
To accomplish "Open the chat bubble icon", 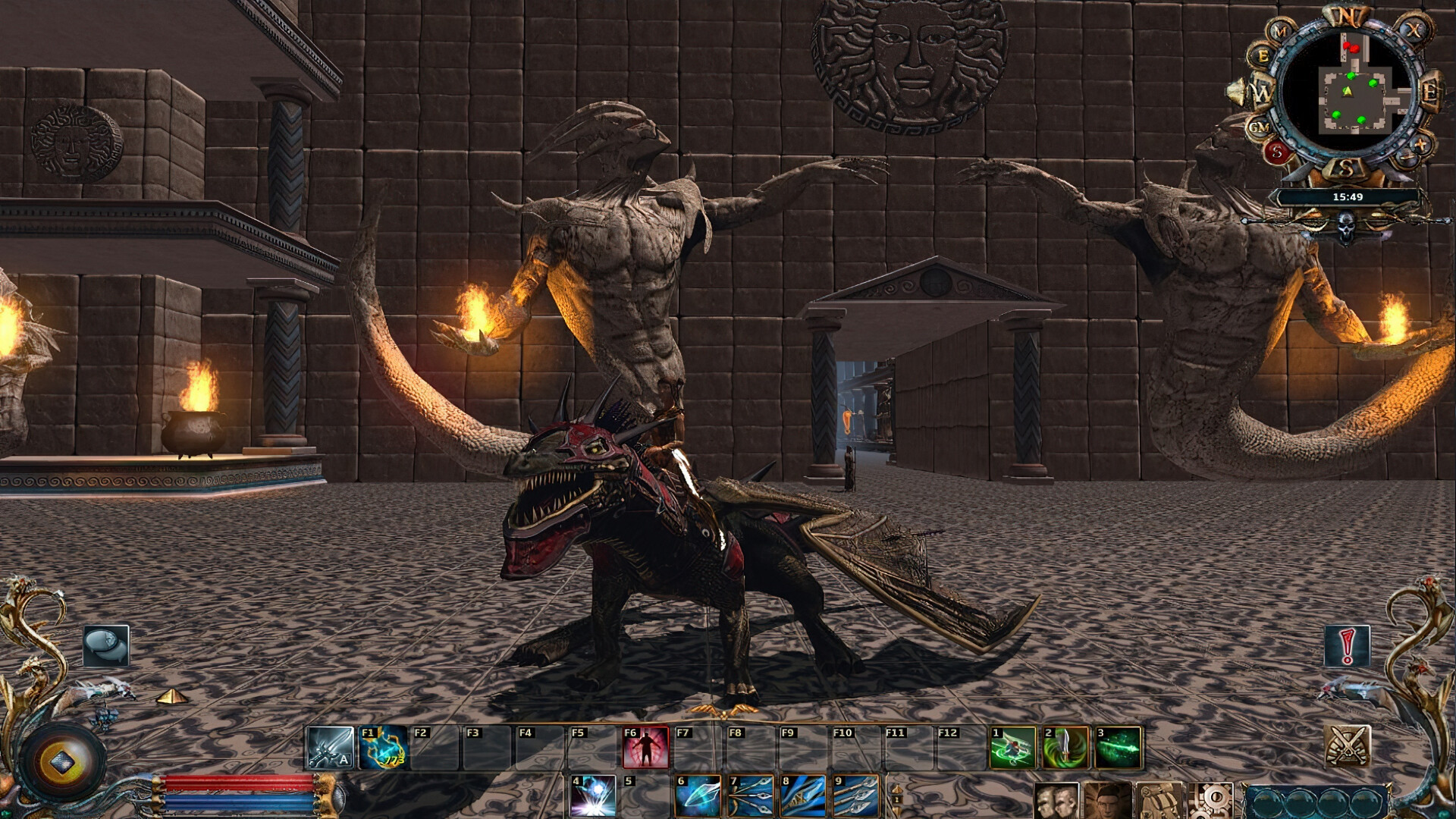I will 106,645.
